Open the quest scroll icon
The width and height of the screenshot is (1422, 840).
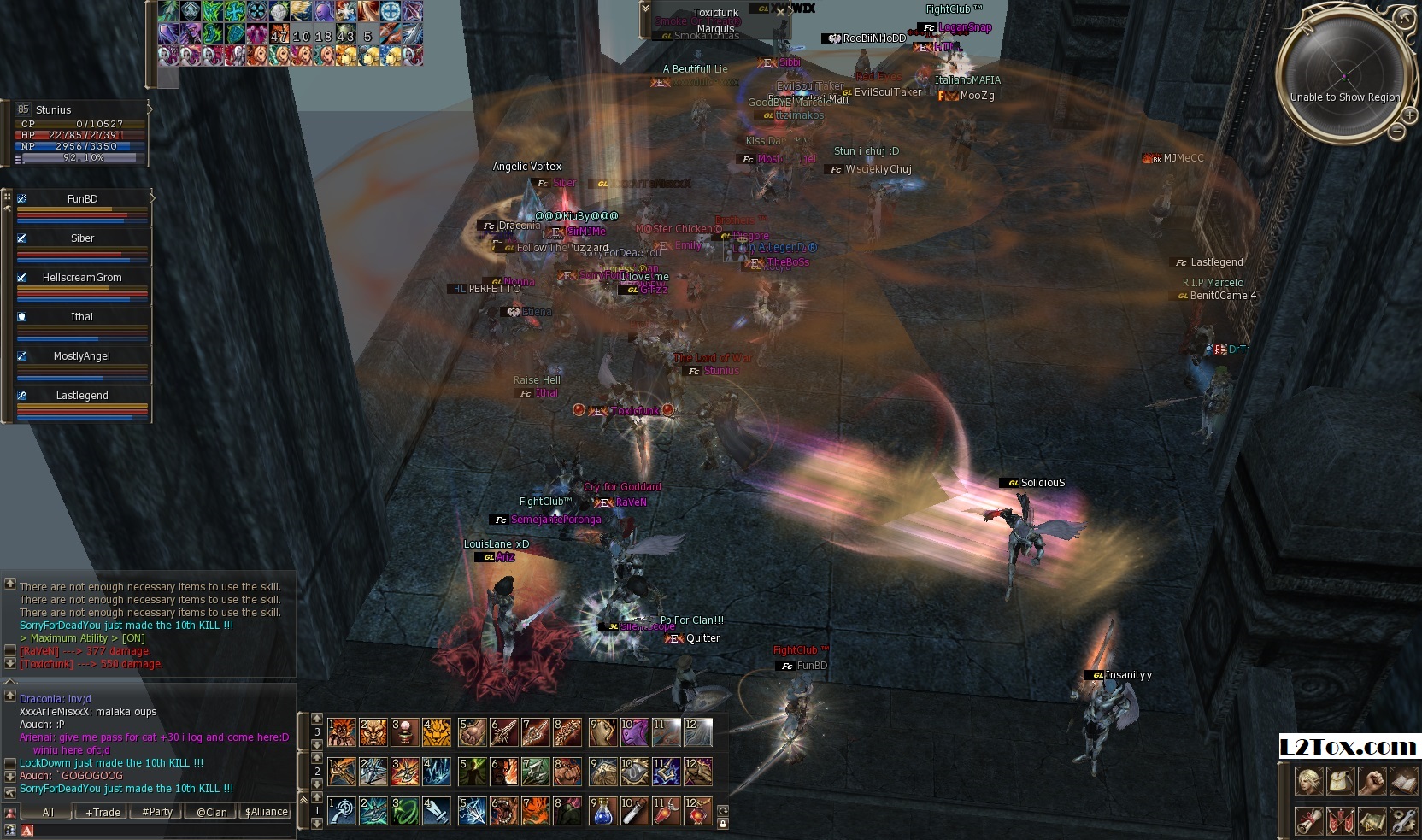pyautogui.click(x=1308, y=820)
